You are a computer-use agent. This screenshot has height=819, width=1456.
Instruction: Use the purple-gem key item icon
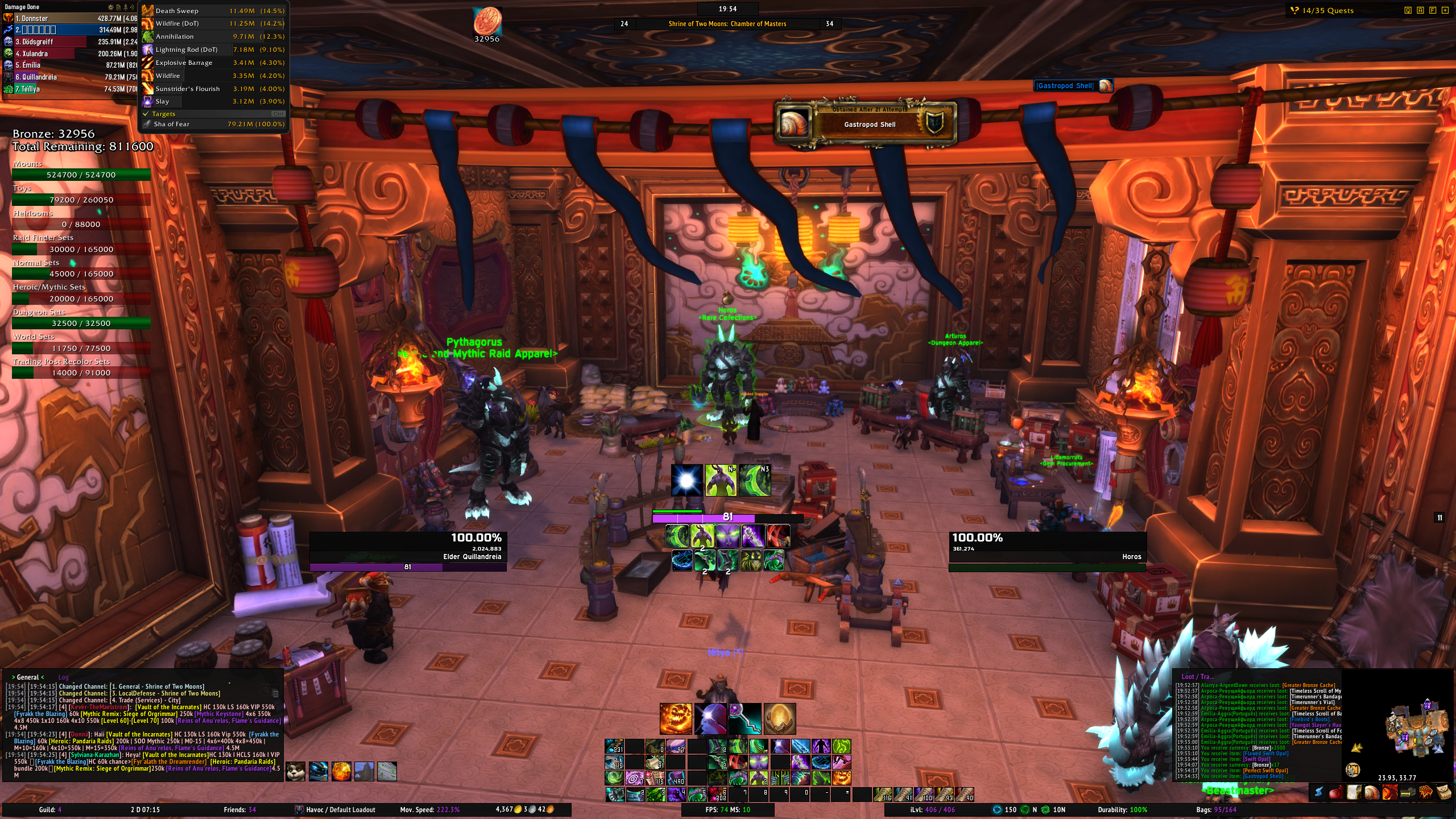click(745, 719)
